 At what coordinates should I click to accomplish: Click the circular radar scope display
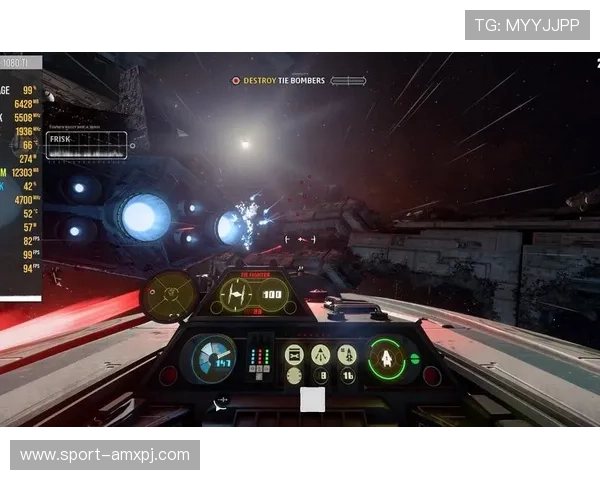coord(170,294)
